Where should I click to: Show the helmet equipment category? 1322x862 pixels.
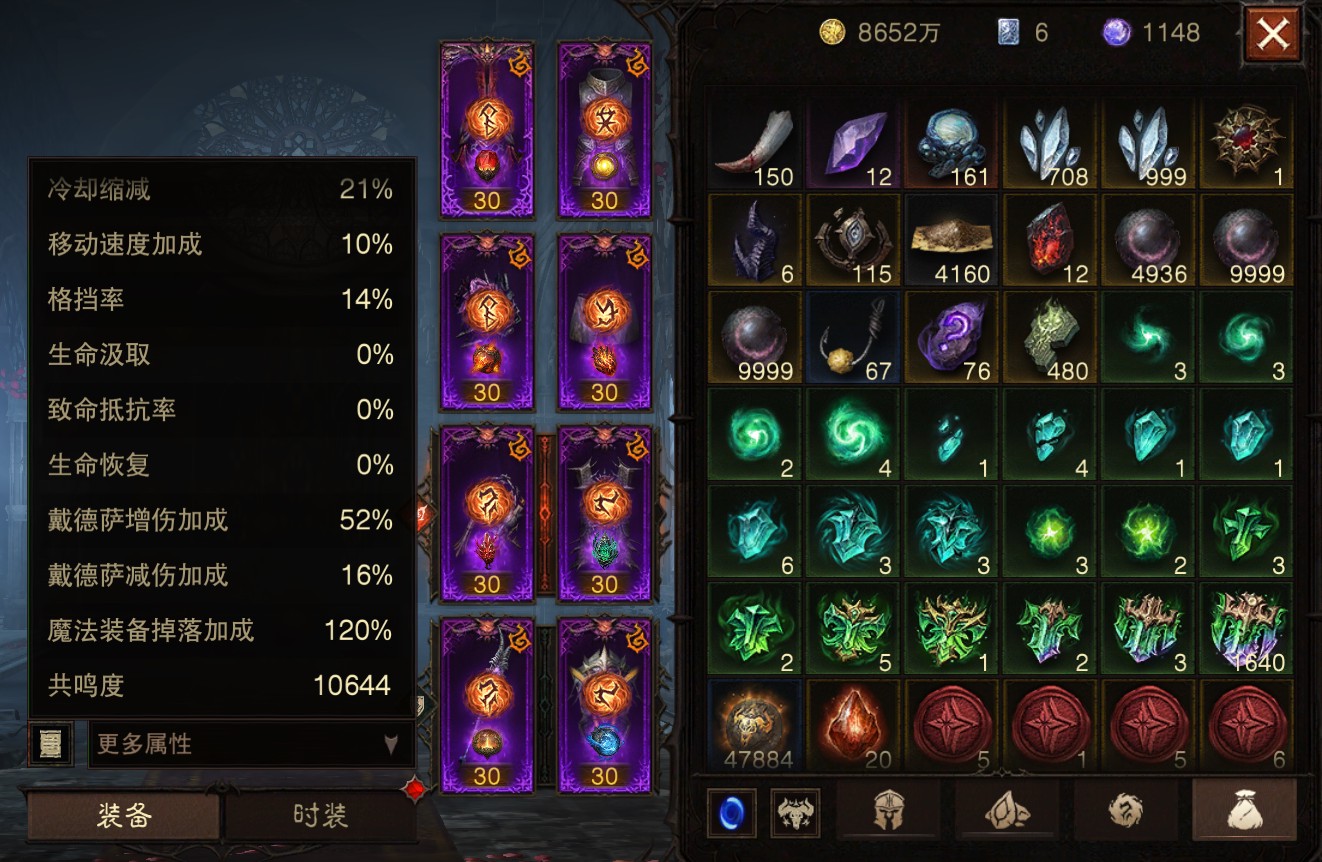pos(892,812)
